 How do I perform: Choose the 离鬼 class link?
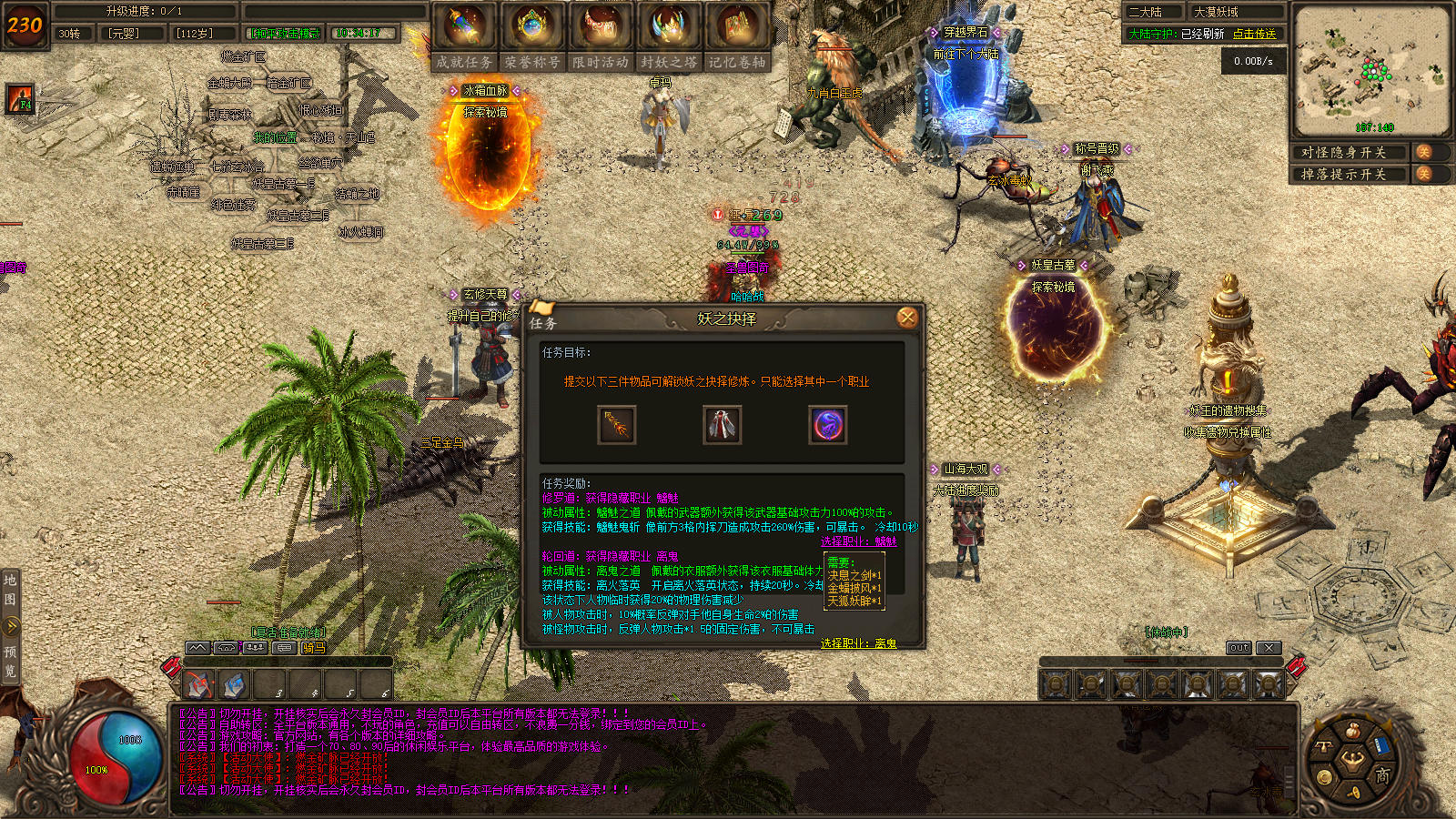(858, 643)
